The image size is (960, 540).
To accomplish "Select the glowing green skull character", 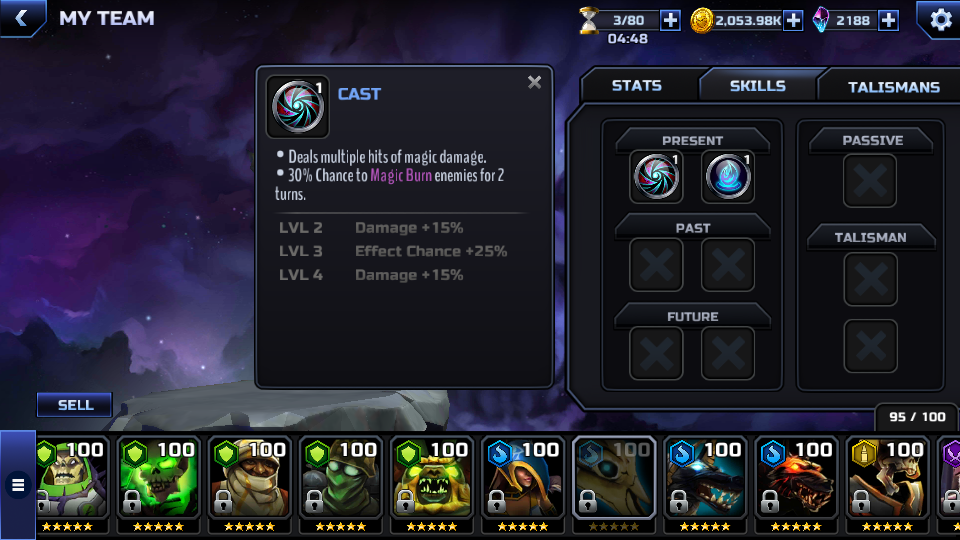I will (x=158, y=478).
